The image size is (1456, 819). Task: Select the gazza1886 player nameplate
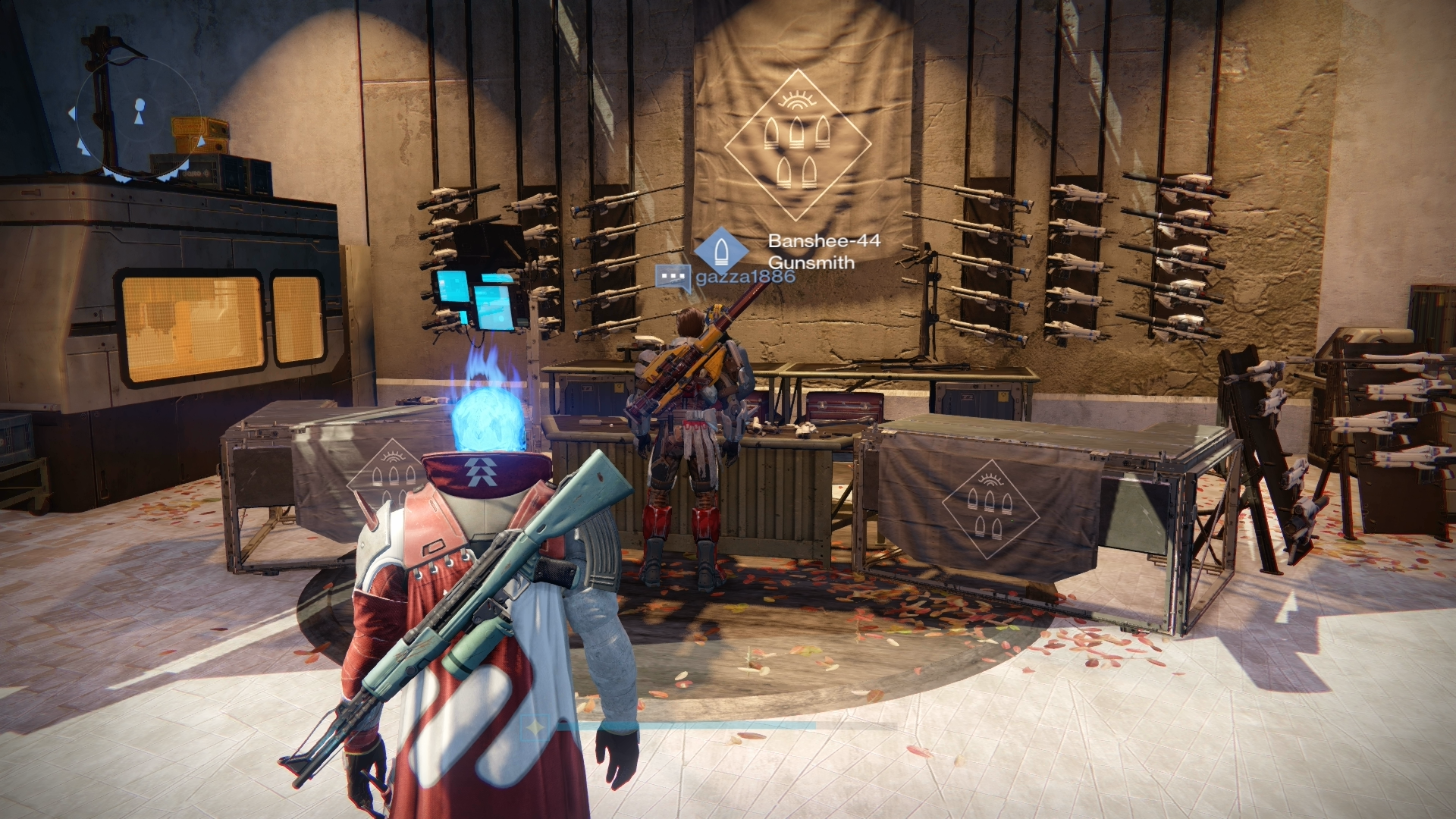[x=745, y=277]
